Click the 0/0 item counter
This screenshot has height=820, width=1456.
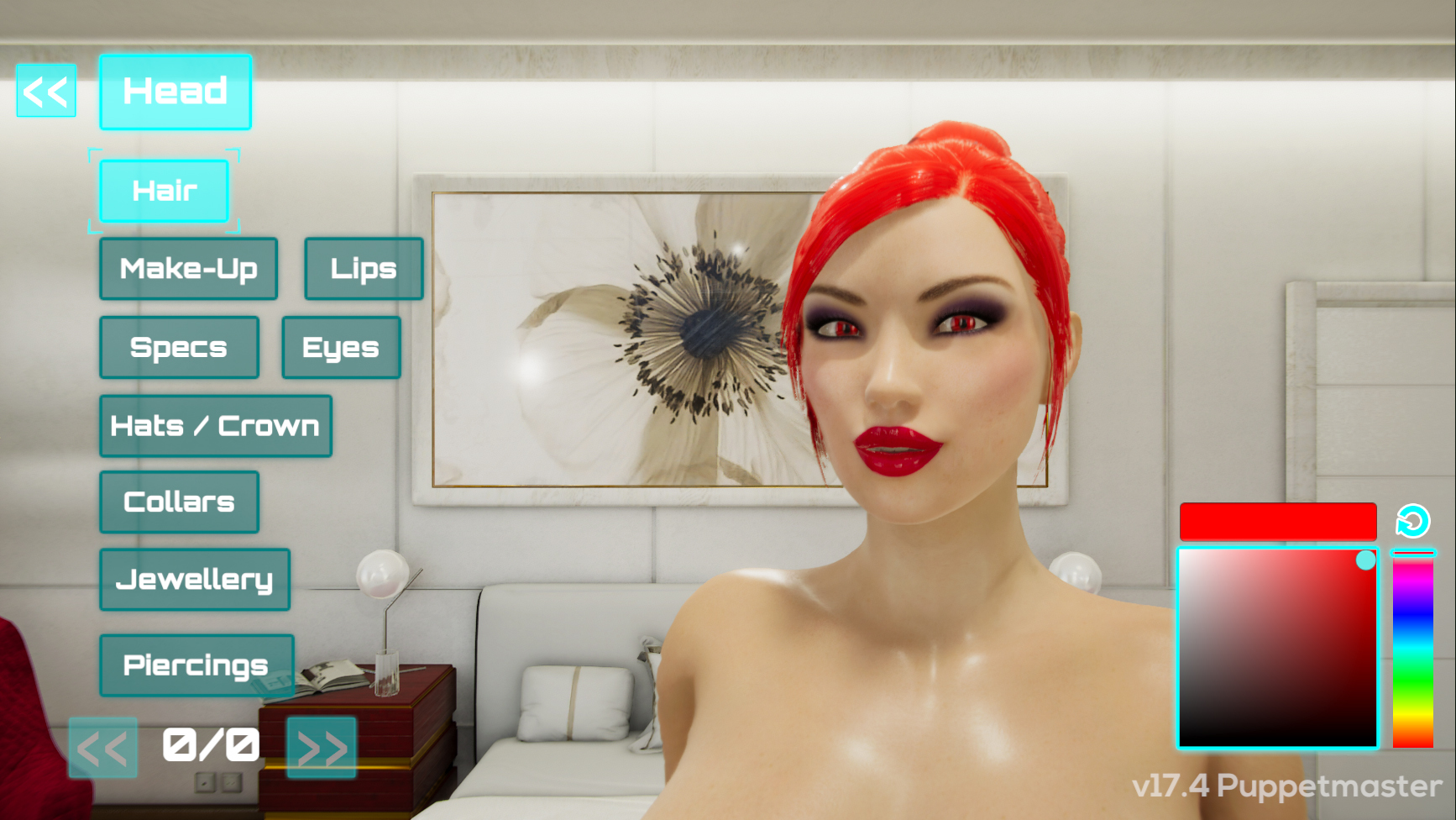tap(211, 743)
